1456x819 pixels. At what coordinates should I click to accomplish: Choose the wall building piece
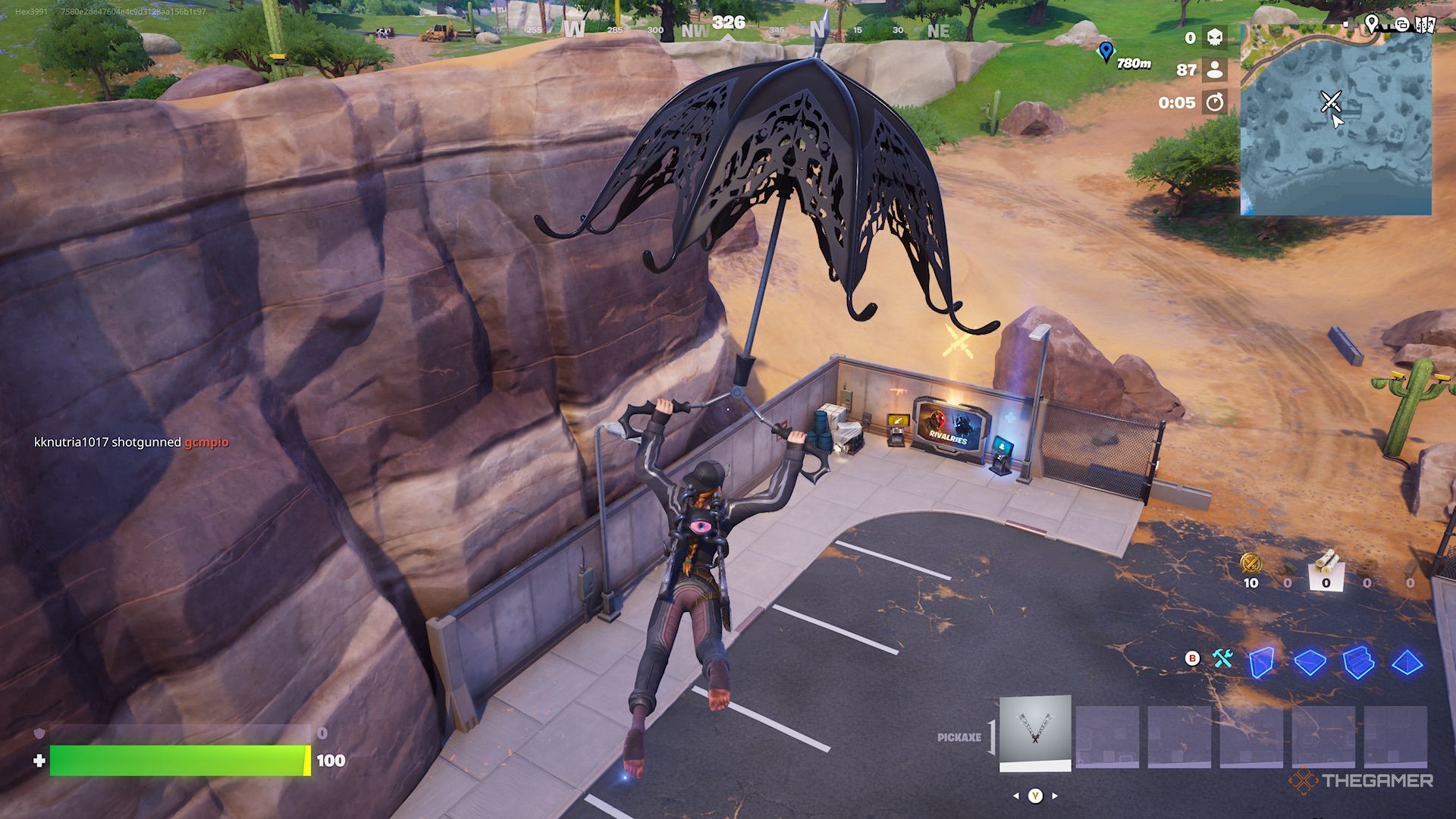tap(1262, 661)
